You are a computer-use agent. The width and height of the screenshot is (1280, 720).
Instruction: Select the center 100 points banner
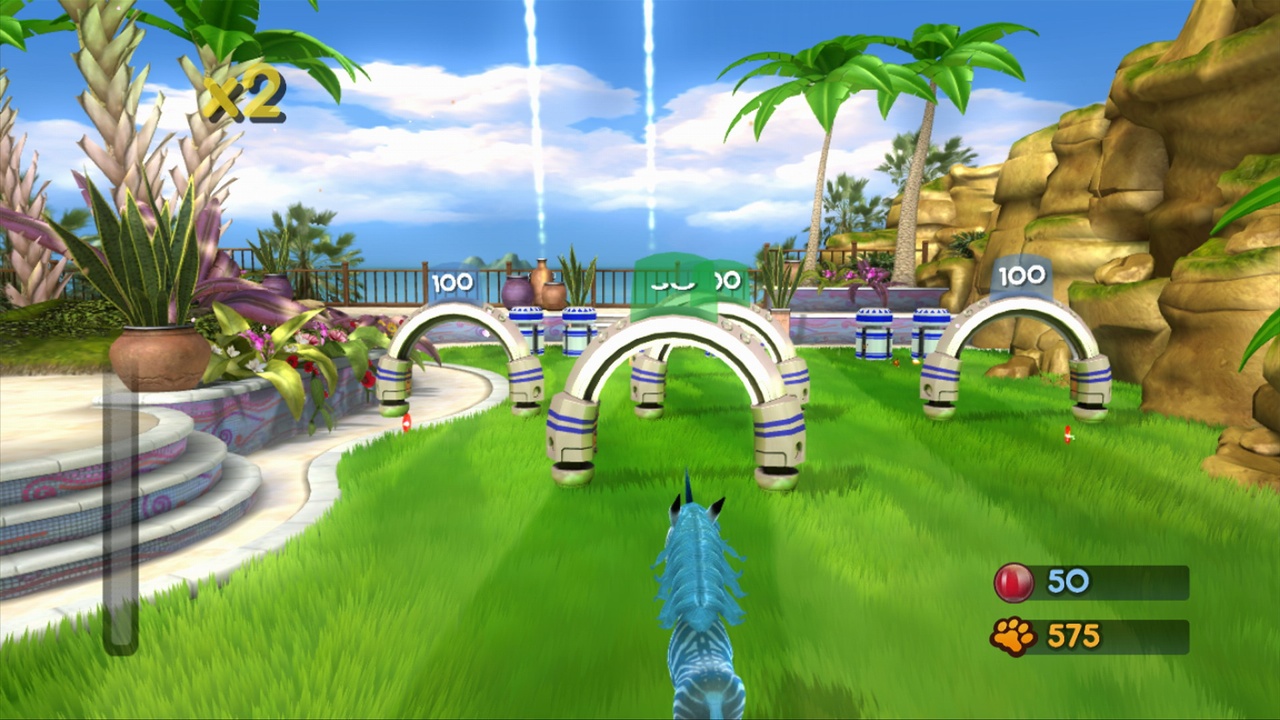(700, 281)
